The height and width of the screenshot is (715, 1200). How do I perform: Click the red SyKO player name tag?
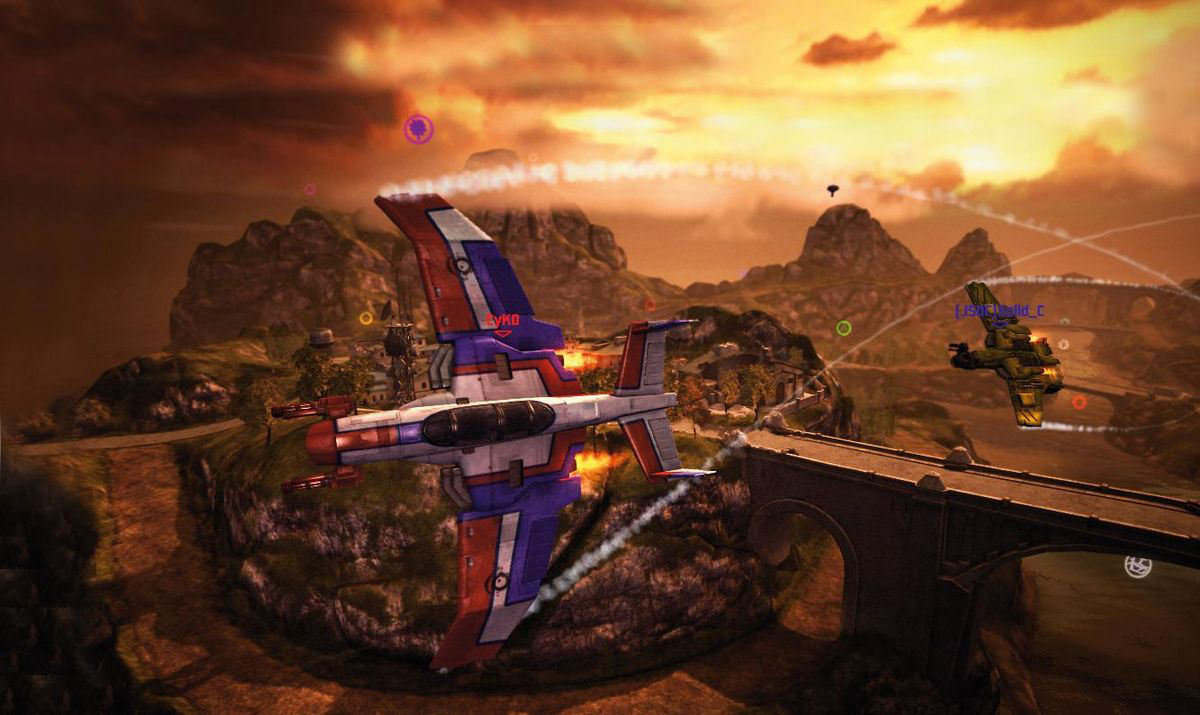click(502, 319)
